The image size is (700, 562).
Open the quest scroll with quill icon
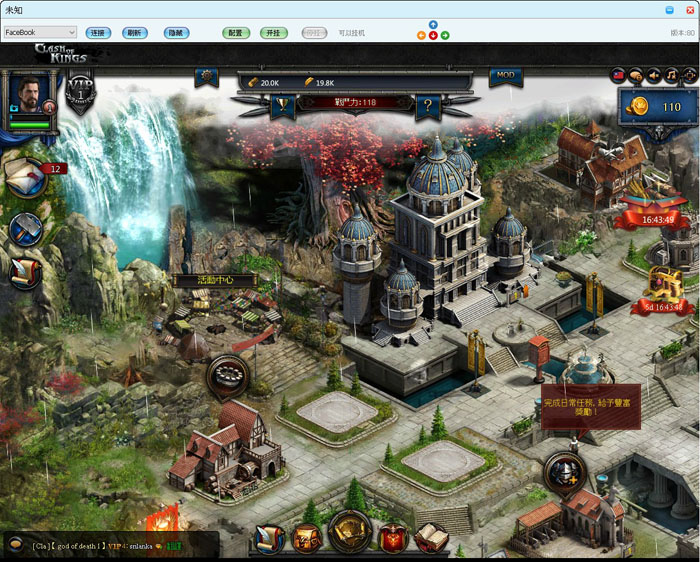pos(25,272)
